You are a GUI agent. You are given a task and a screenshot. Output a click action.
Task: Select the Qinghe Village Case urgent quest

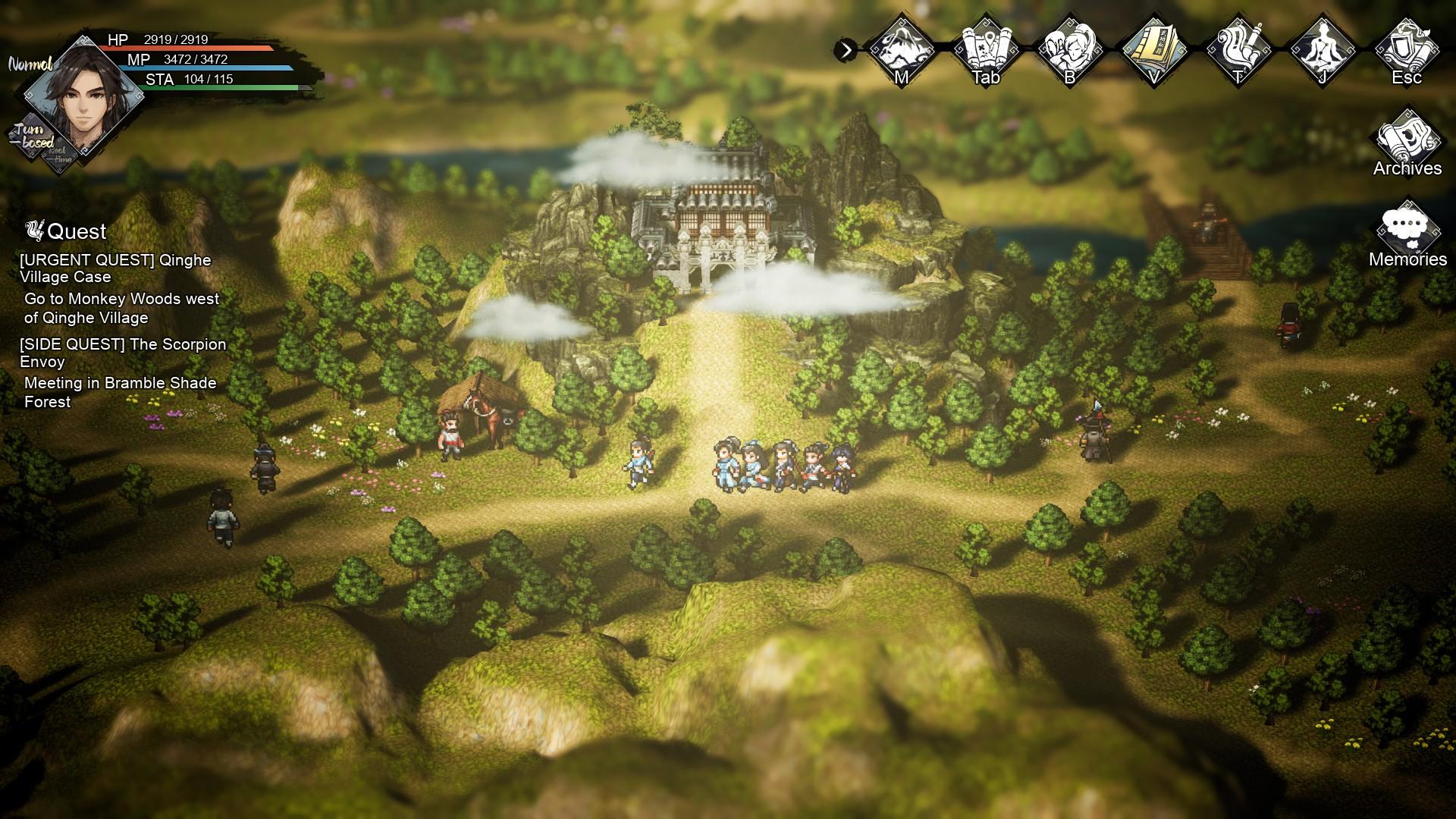[x=115, y=268]
